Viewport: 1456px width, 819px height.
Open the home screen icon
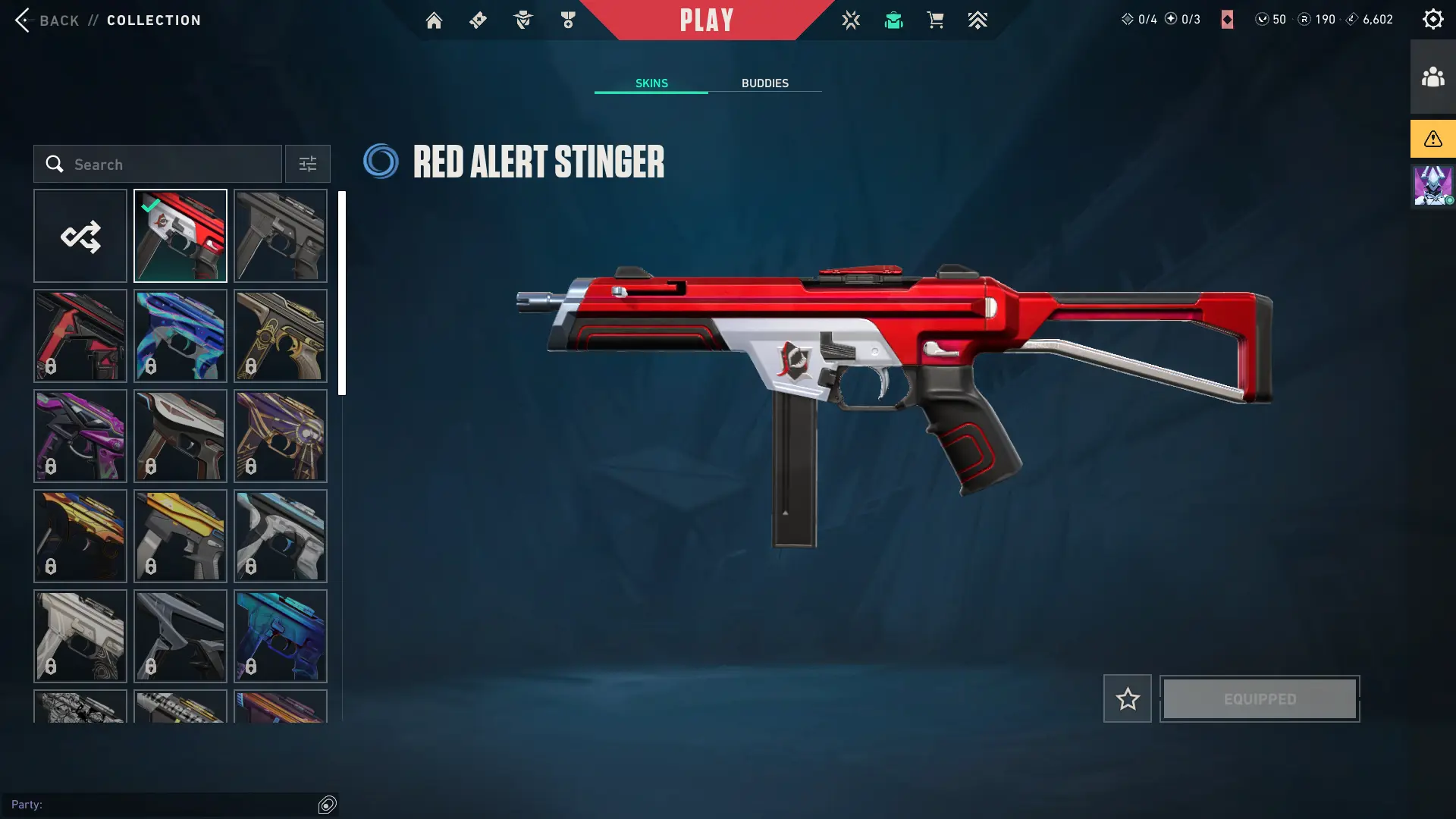pyautogui.click(x=434, y=20)
